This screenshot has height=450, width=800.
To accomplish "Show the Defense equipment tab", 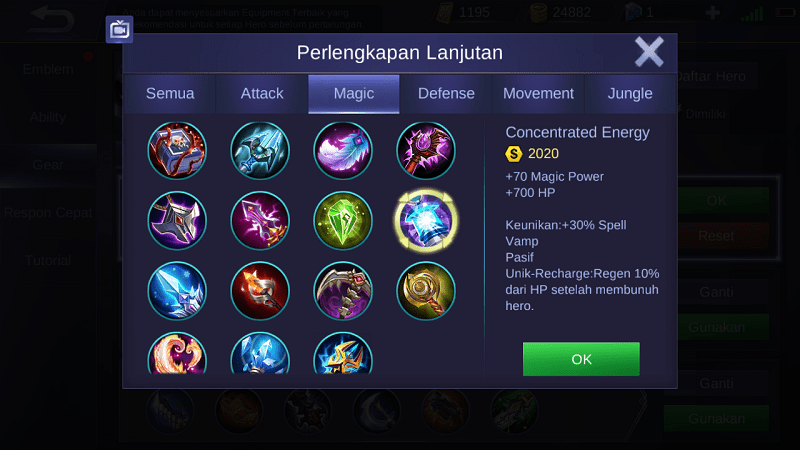I will pos(446,94).
